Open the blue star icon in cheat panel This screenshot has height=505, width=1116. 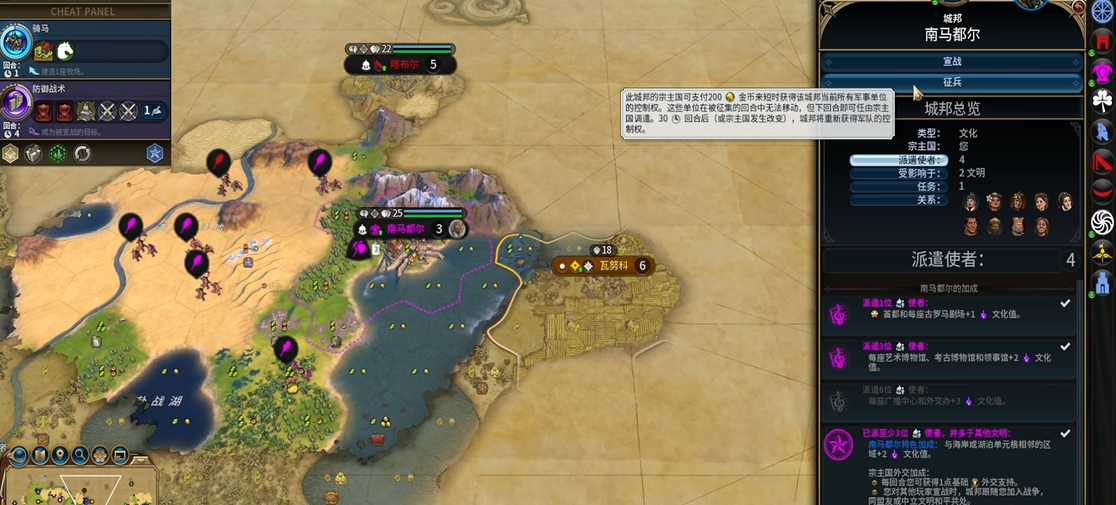tap(154, 153)
